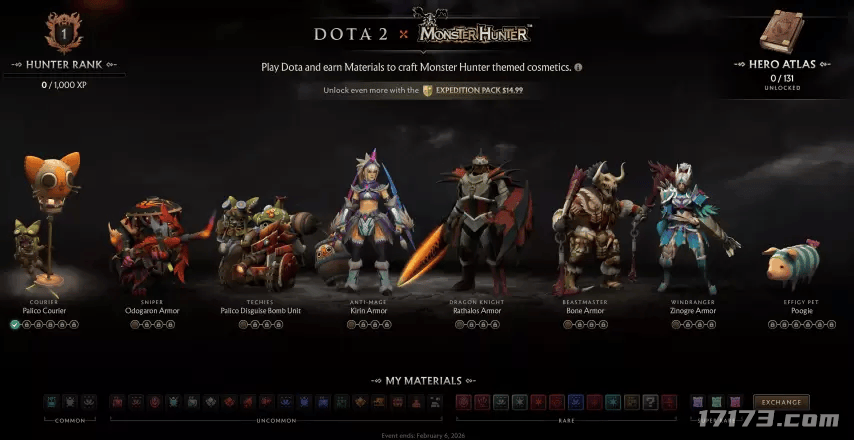Select the question mark rare material slot
This screenshot has width=854, height=440.
pyautogui.click(x=651, y=402)
